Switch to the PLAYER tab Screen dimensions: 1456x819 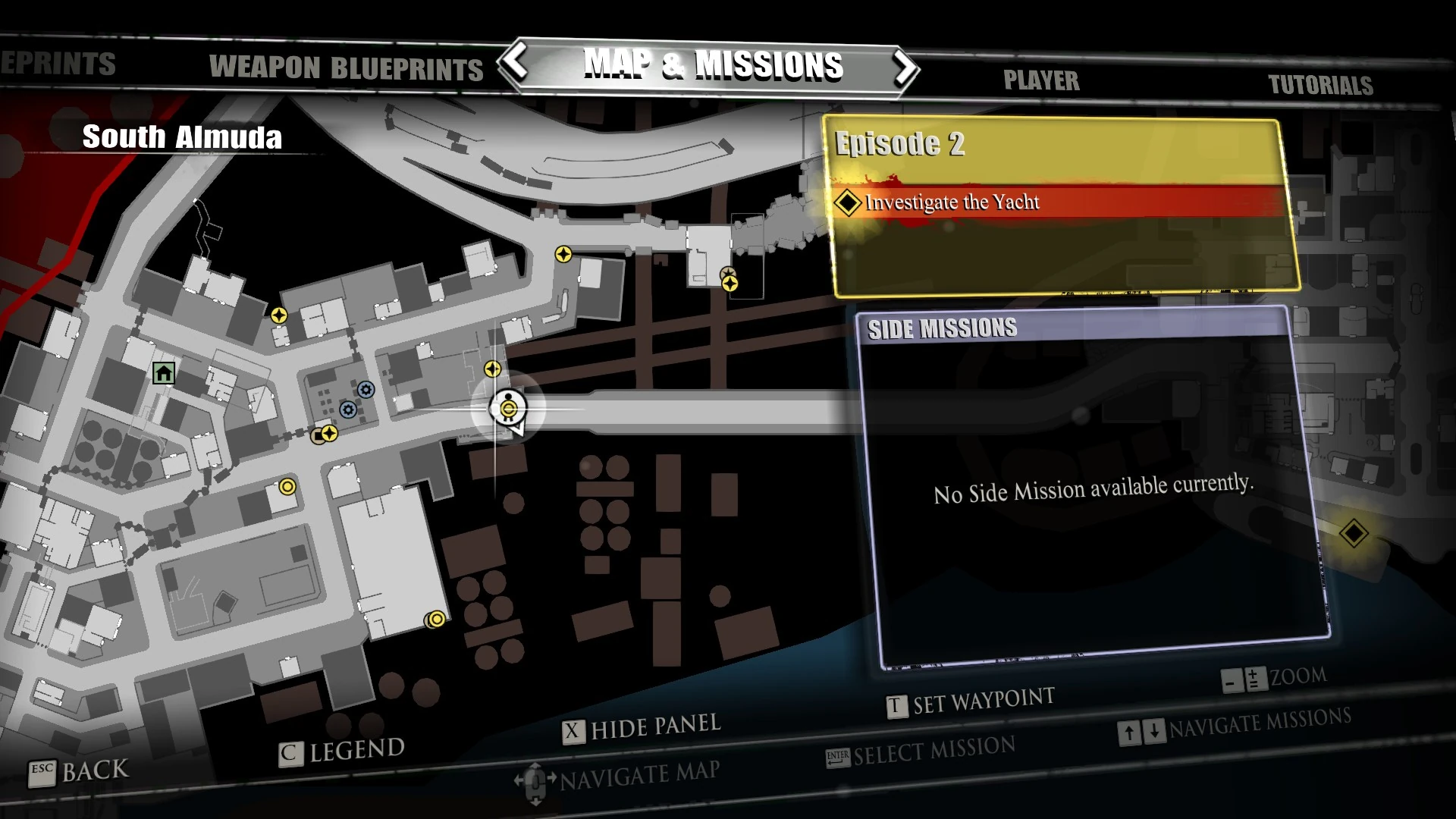[x=1041, y=80]
